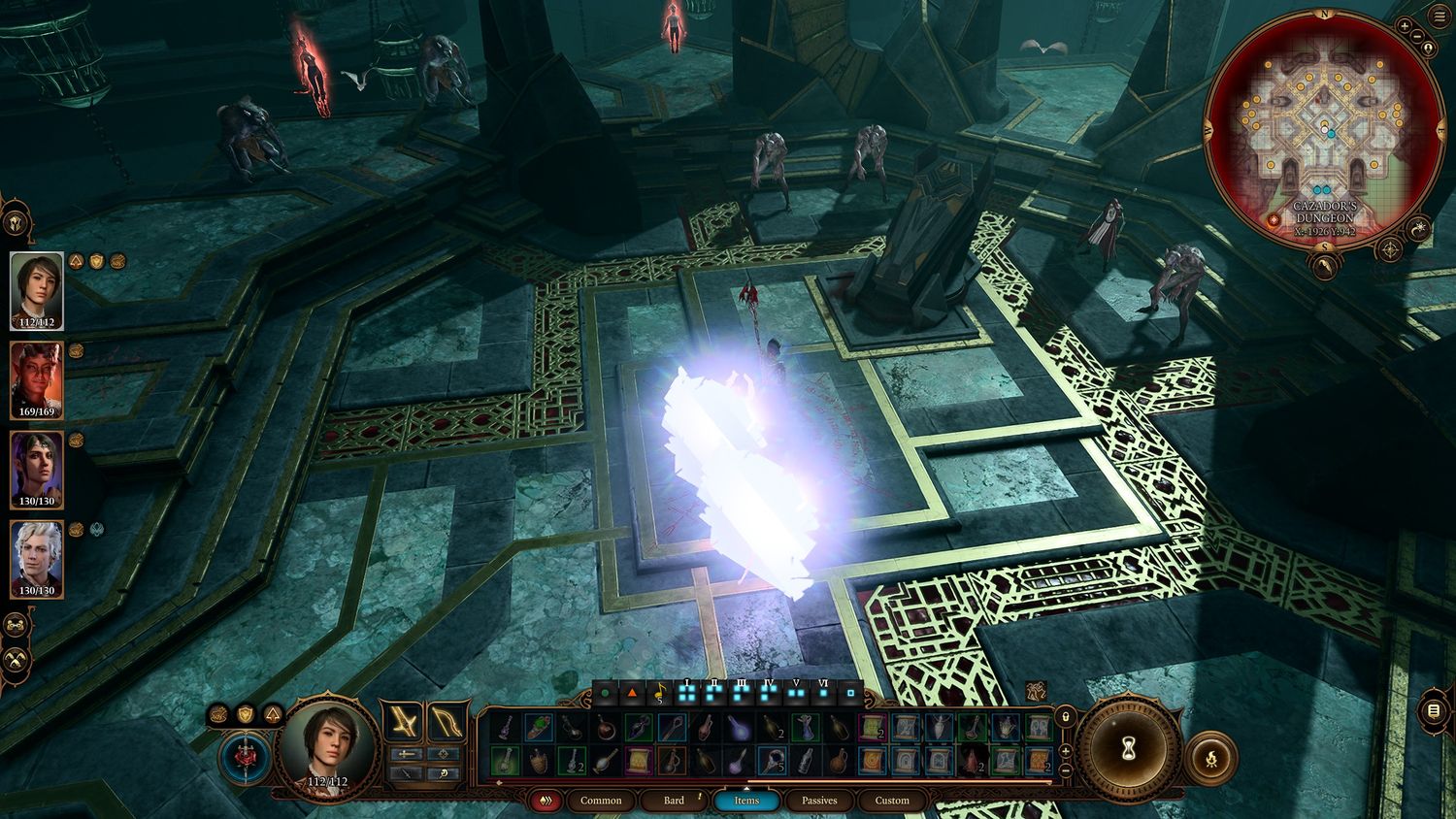
Task: Choose Astarion's white-haired portrait
Action: pyautogui.click(x=37, y=559)
